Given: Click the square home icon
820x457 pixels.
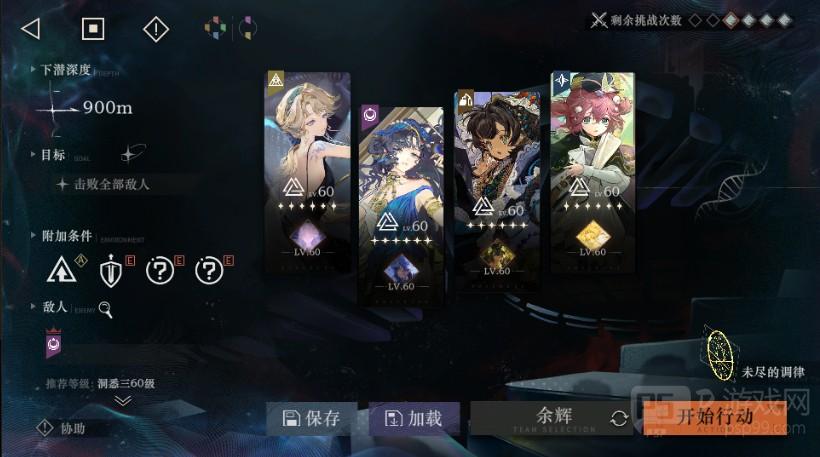Looking at the screenshot, I should pos(93,29).
